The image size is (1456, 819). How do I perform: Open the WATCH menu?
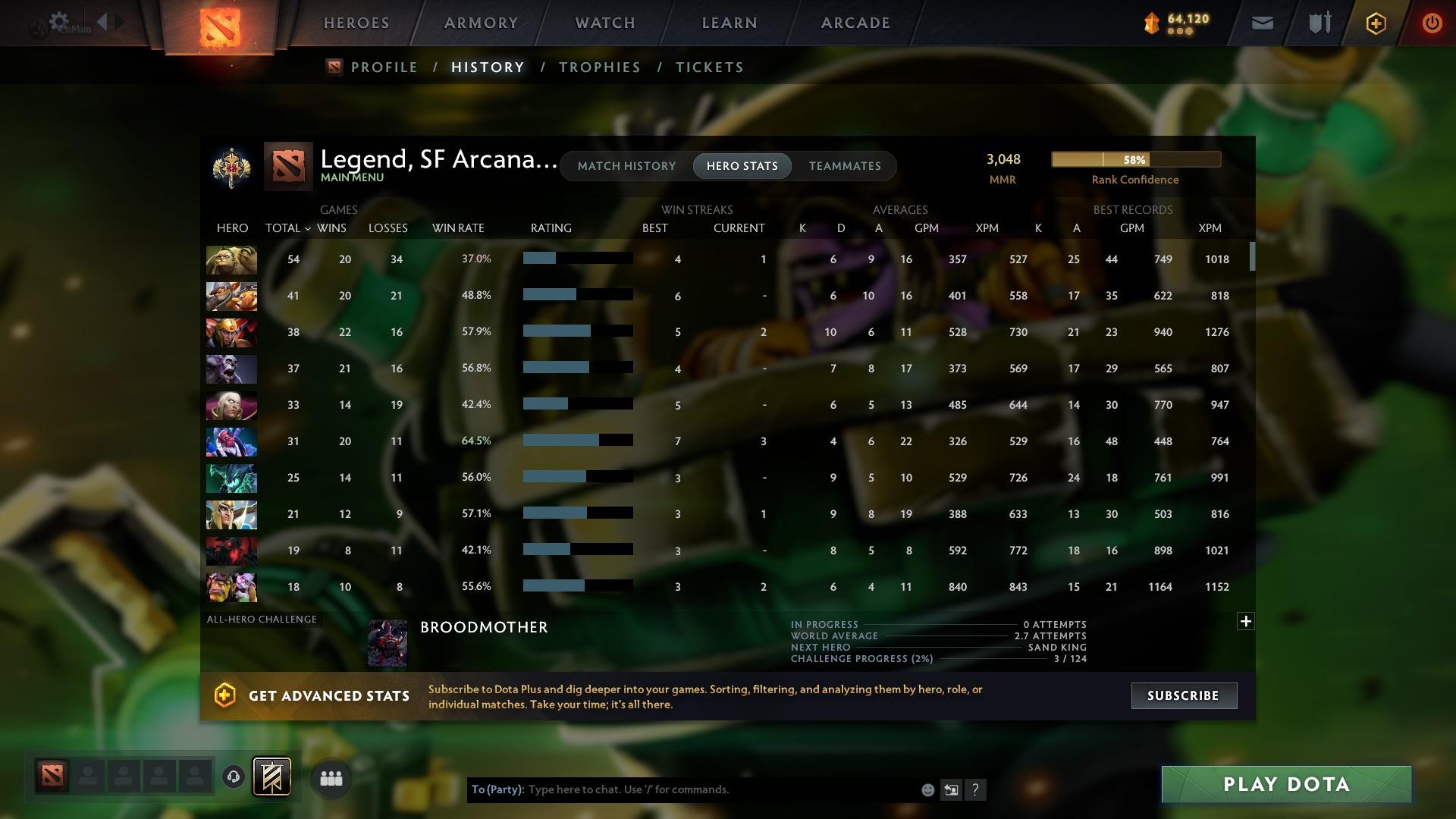coord(604,23)
